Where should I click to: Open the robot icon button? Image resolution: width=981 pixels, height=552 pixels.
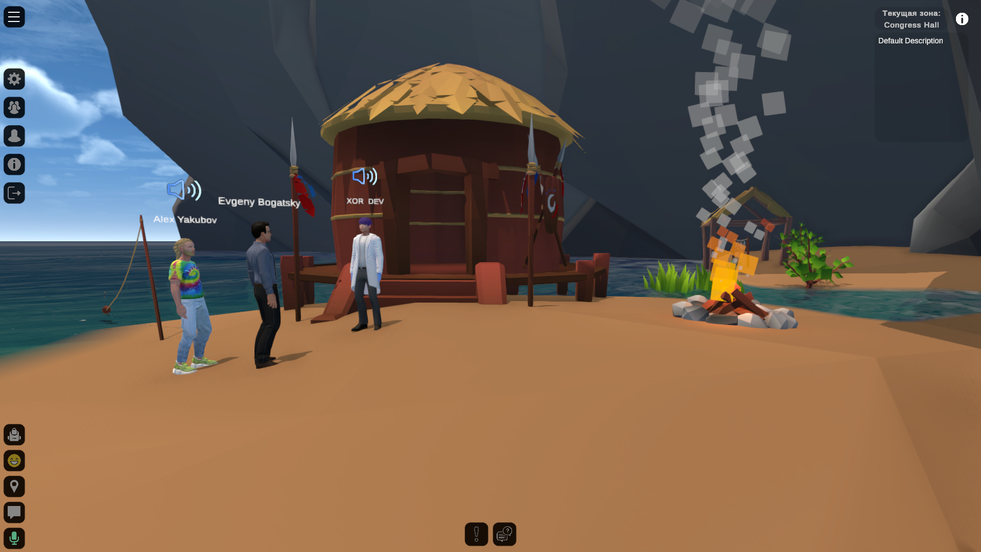[14, 434]
